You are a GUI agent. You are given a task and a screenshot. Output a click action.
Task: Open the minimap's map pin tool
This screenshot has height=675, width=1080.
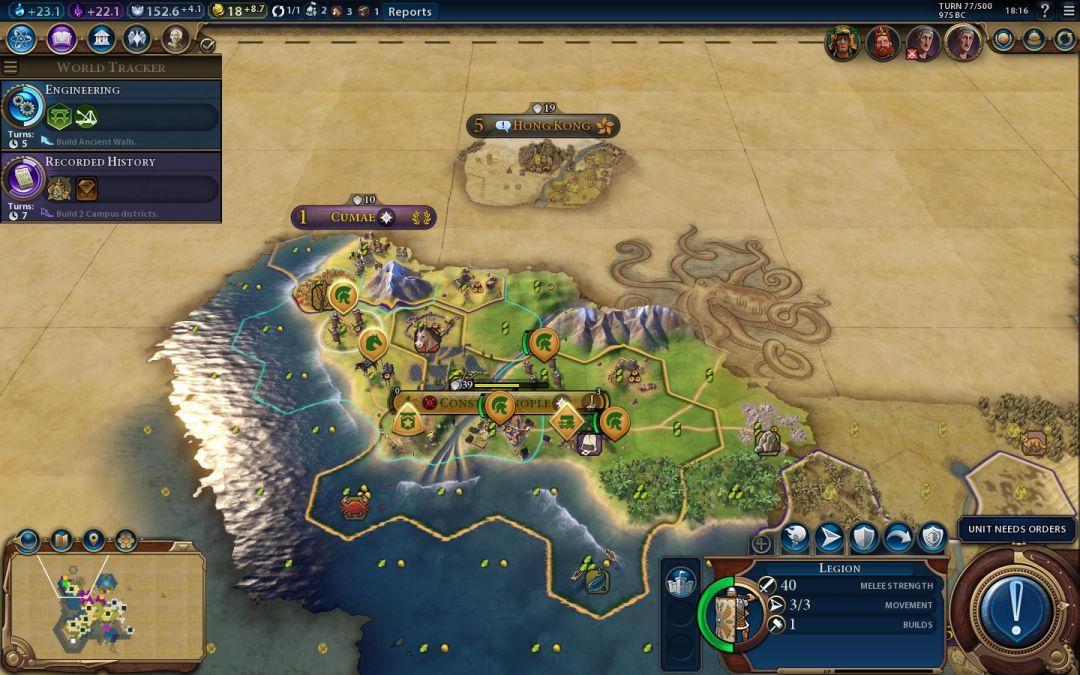(93, 541)
